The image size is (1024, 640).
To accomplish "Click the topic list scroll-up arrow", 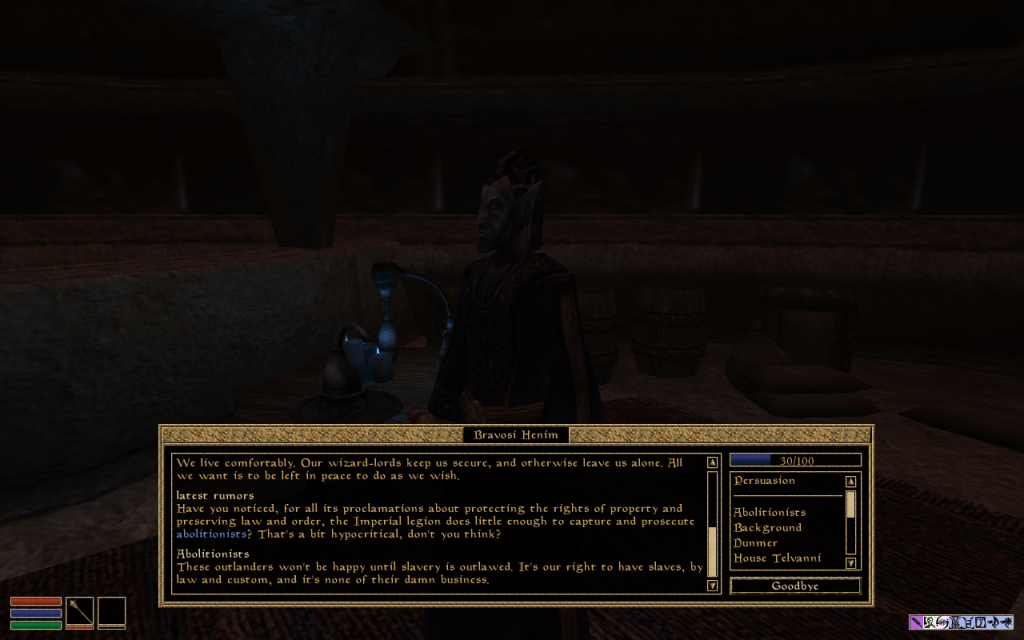I will 851,481.
